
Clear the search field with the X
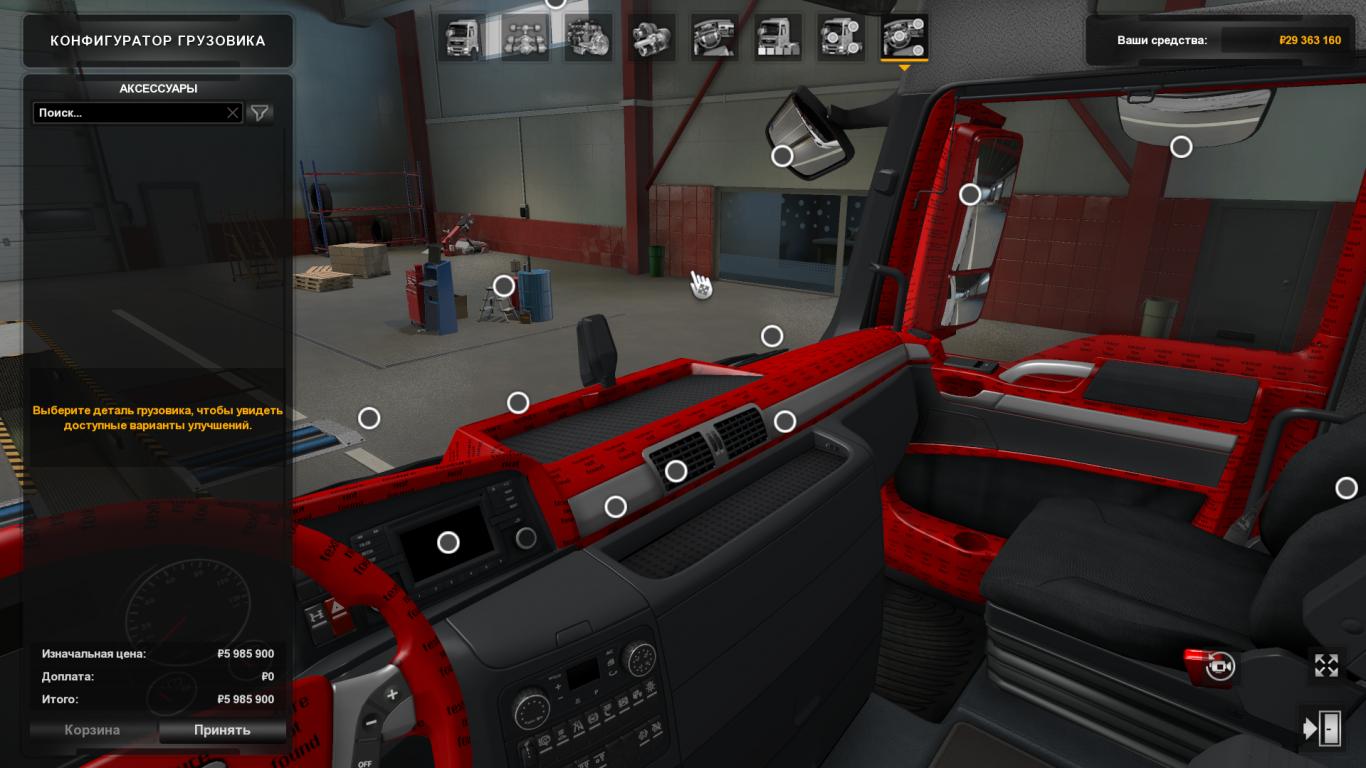(233, 113)
